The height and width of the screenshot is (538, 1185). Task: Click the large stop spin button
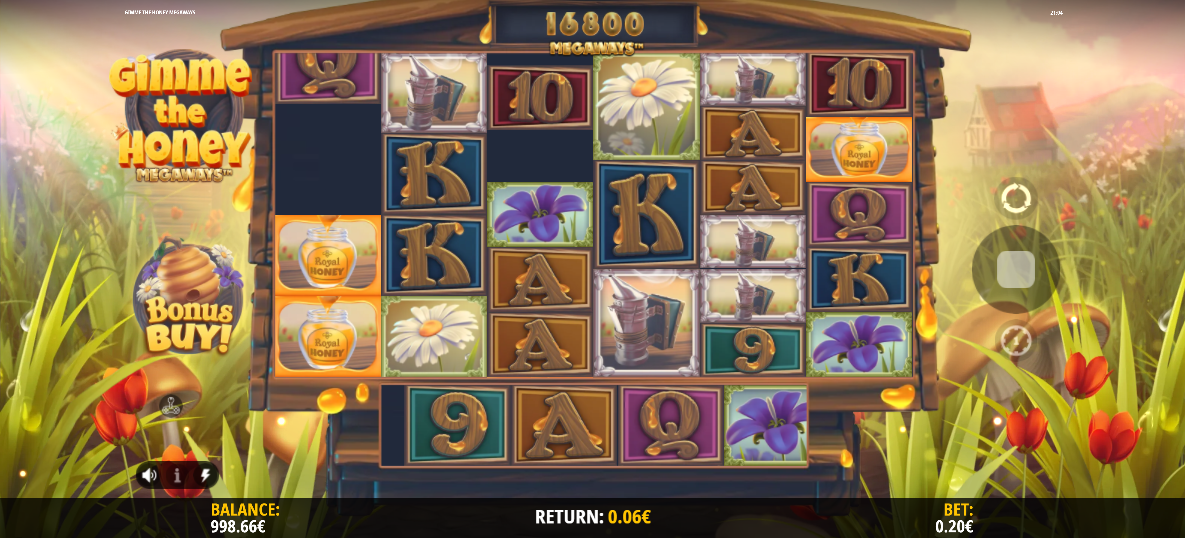click(1016, 269)
